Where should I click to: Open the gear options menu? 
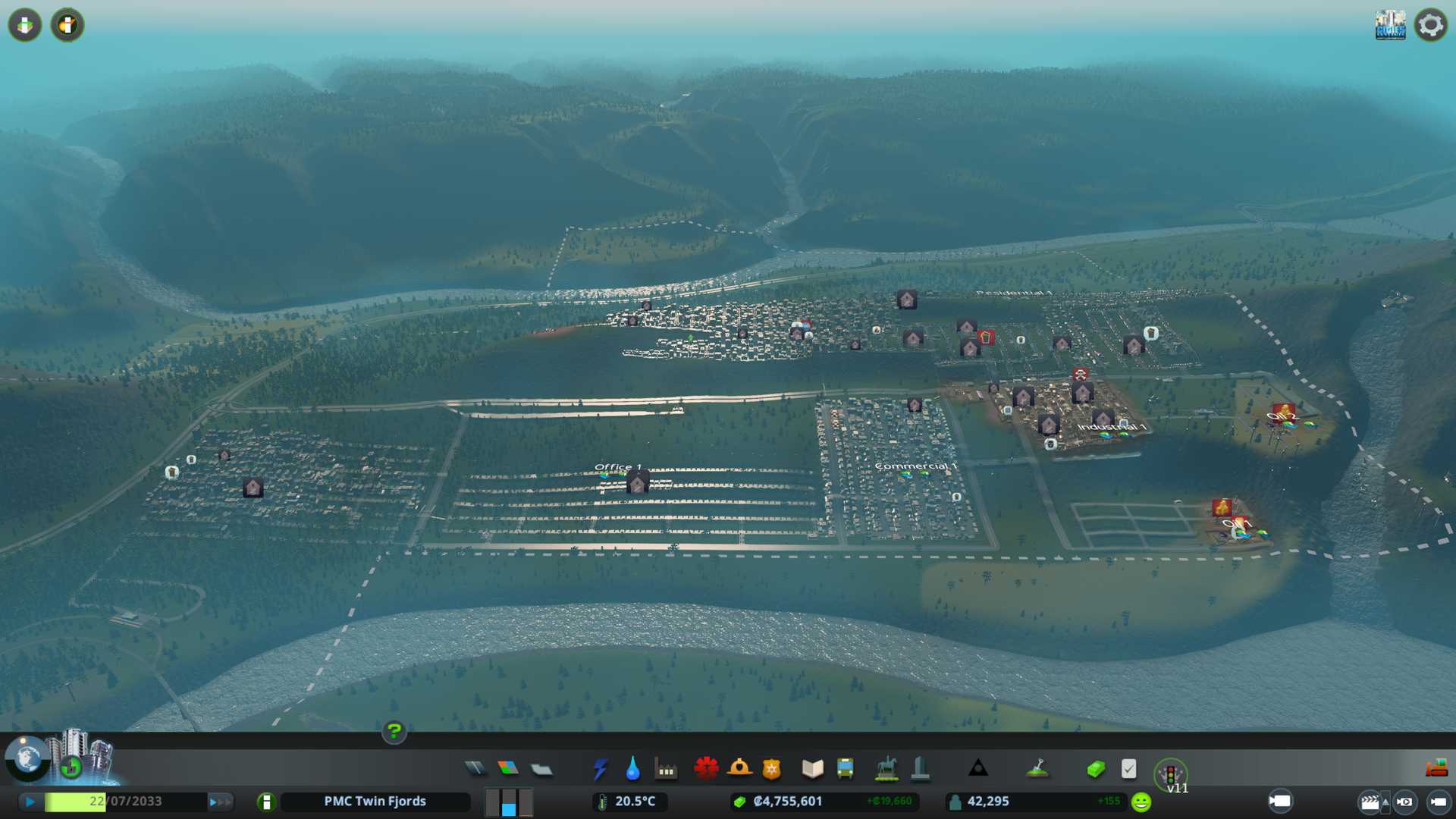(1430, 25)
